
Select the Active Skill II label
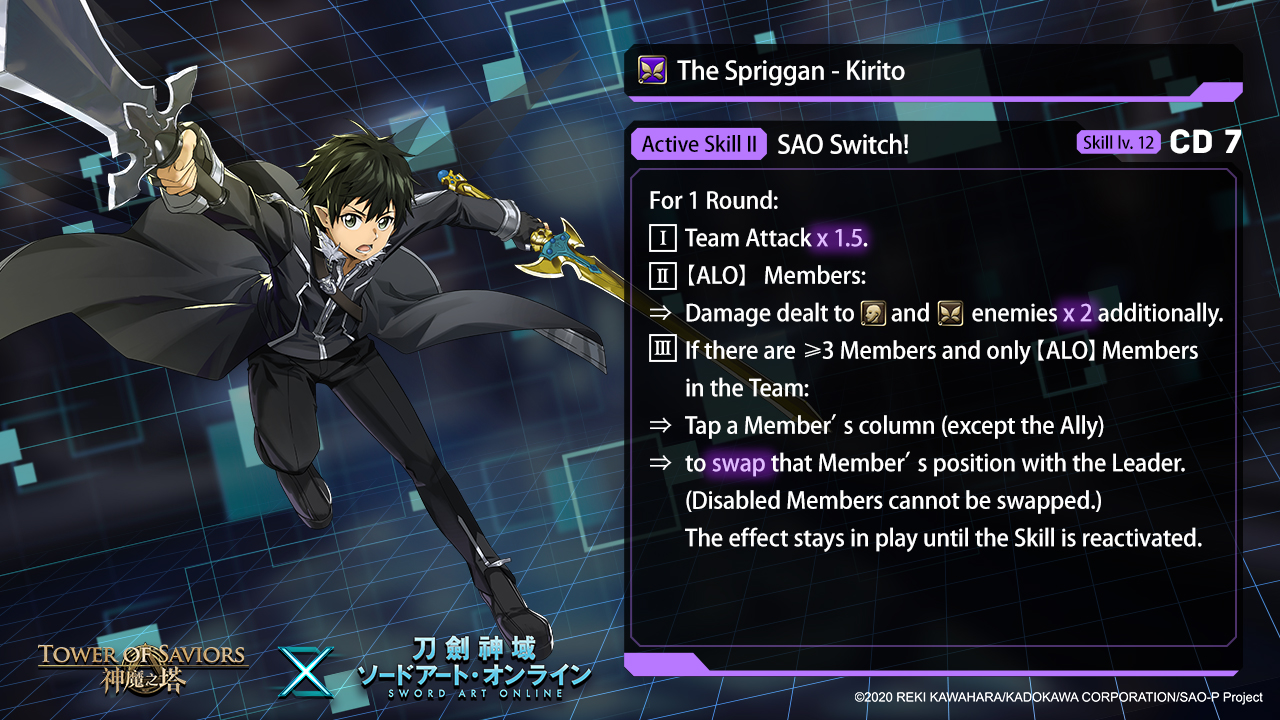(x=699, y=144)
